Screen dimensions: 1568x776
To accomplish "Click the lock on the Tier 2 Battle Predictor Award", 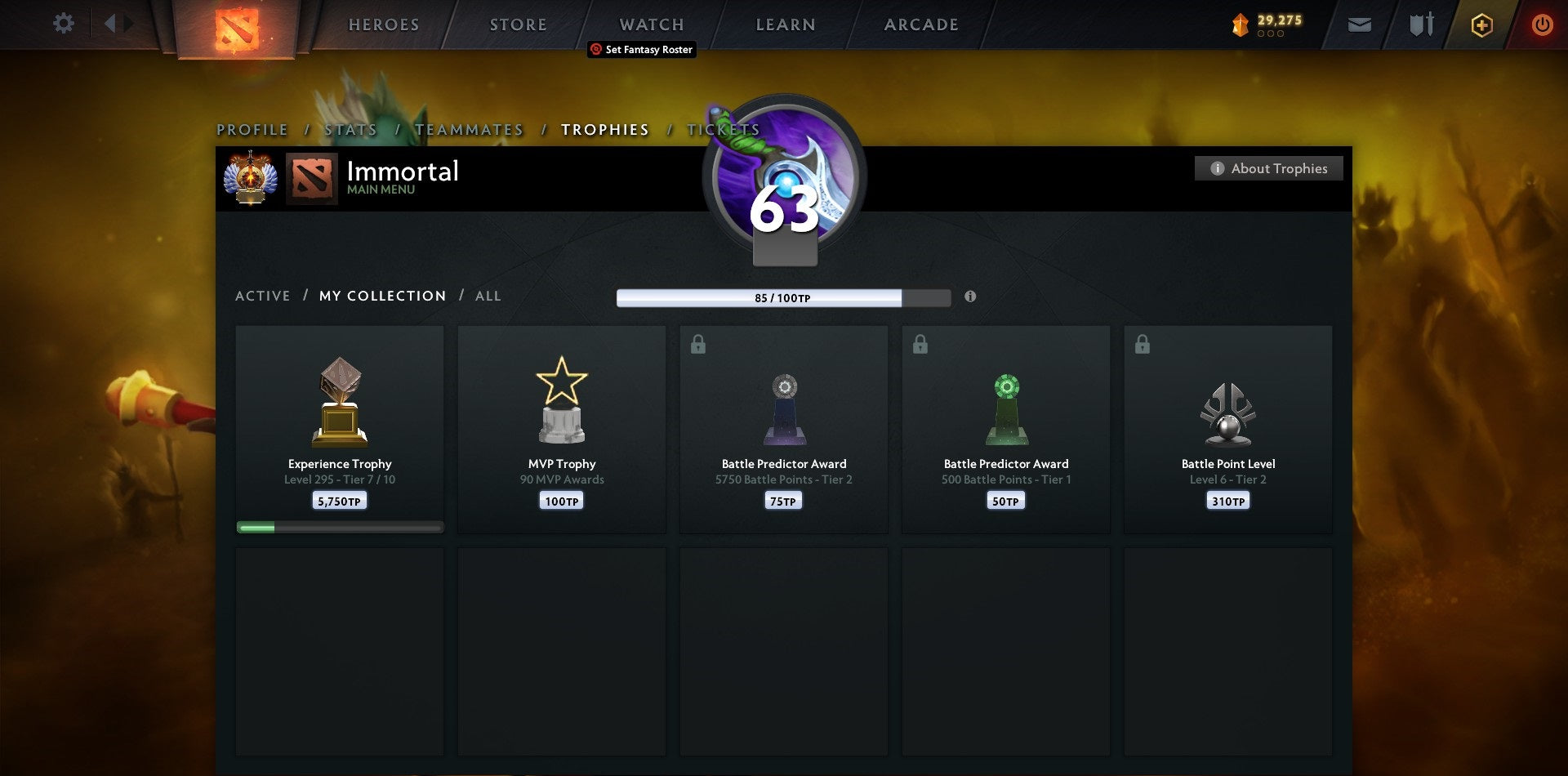I will pos(698,344).
